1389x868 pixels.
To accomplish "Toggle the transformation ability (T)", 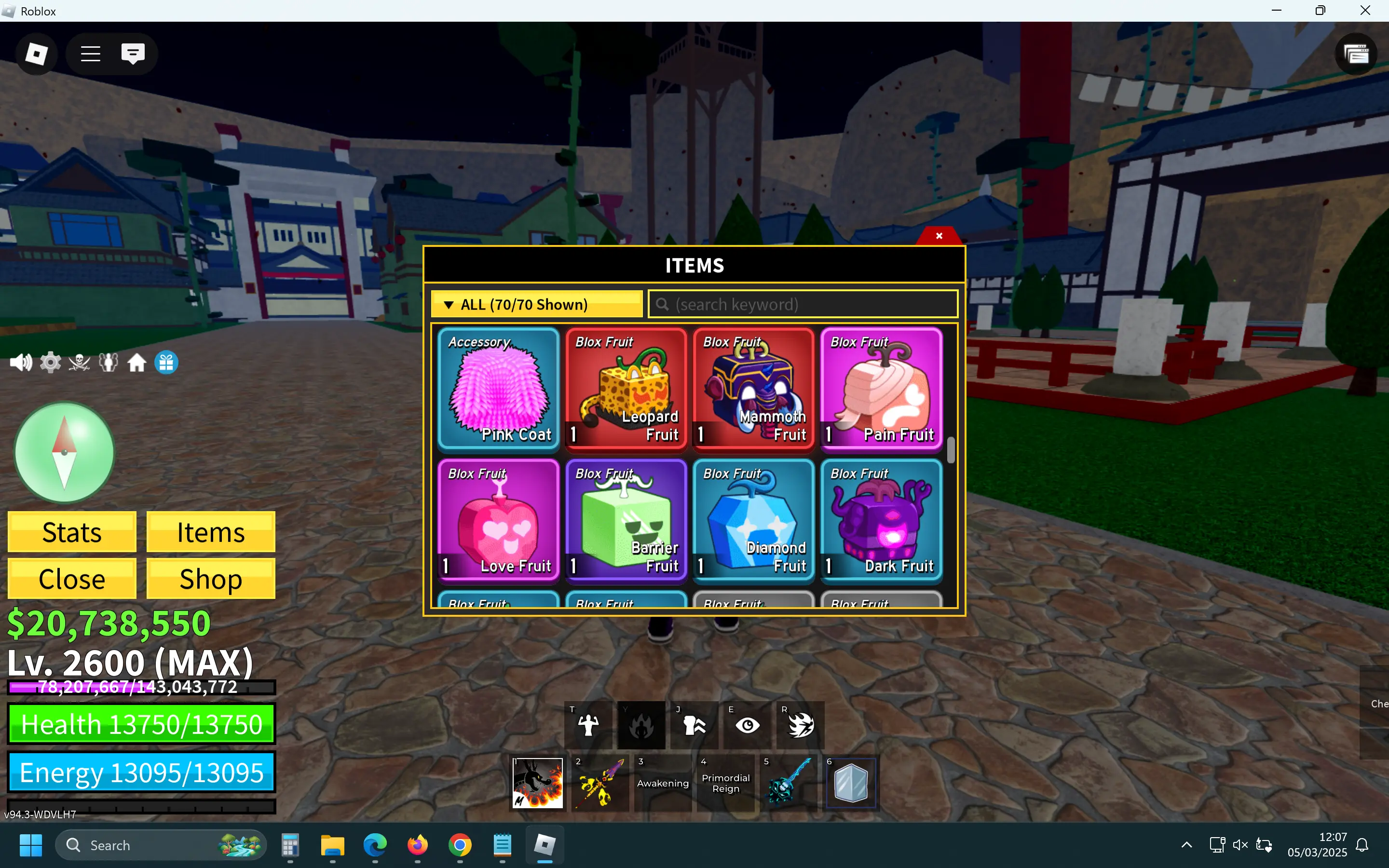I will tap(588, 724).
